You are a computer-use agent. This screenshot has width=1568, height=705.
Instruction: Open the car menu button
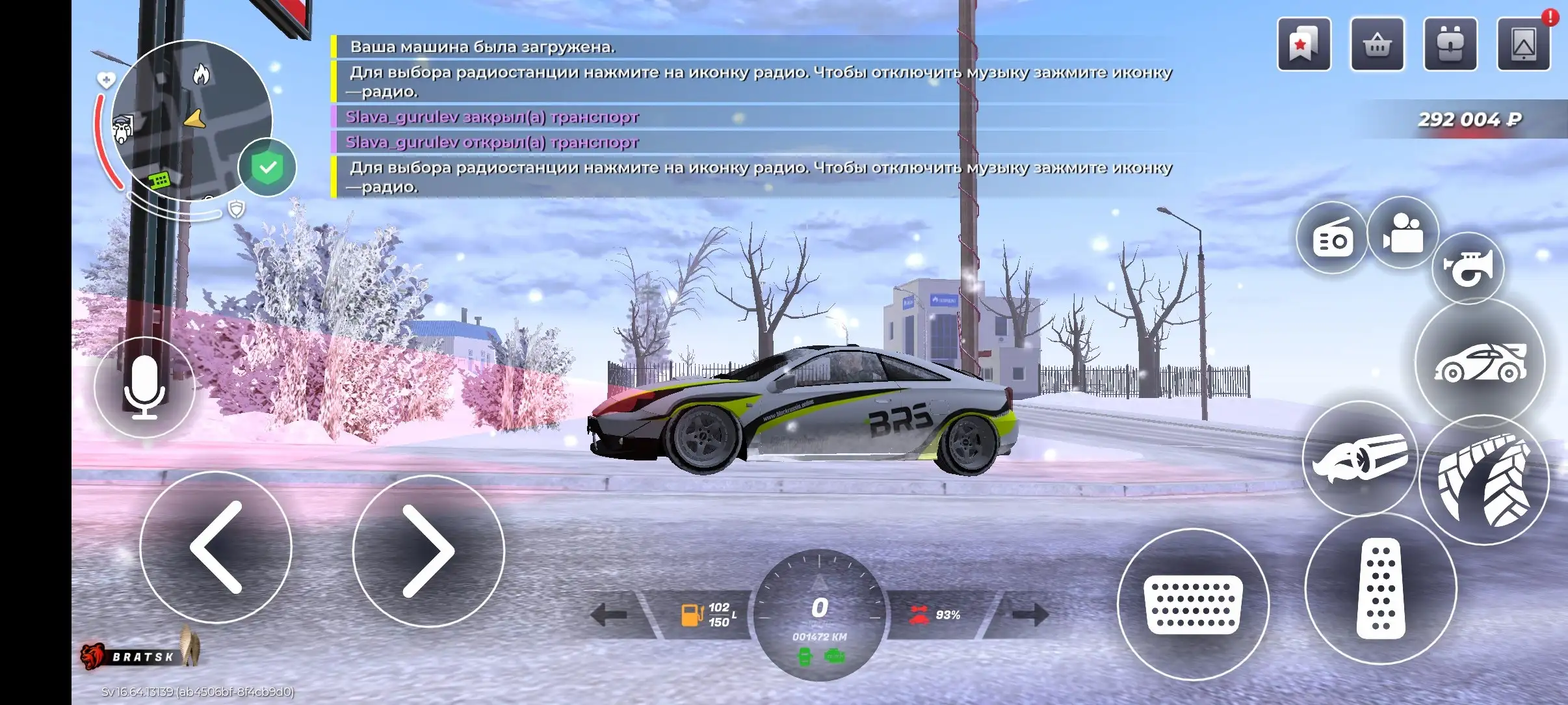point(1480,364)
